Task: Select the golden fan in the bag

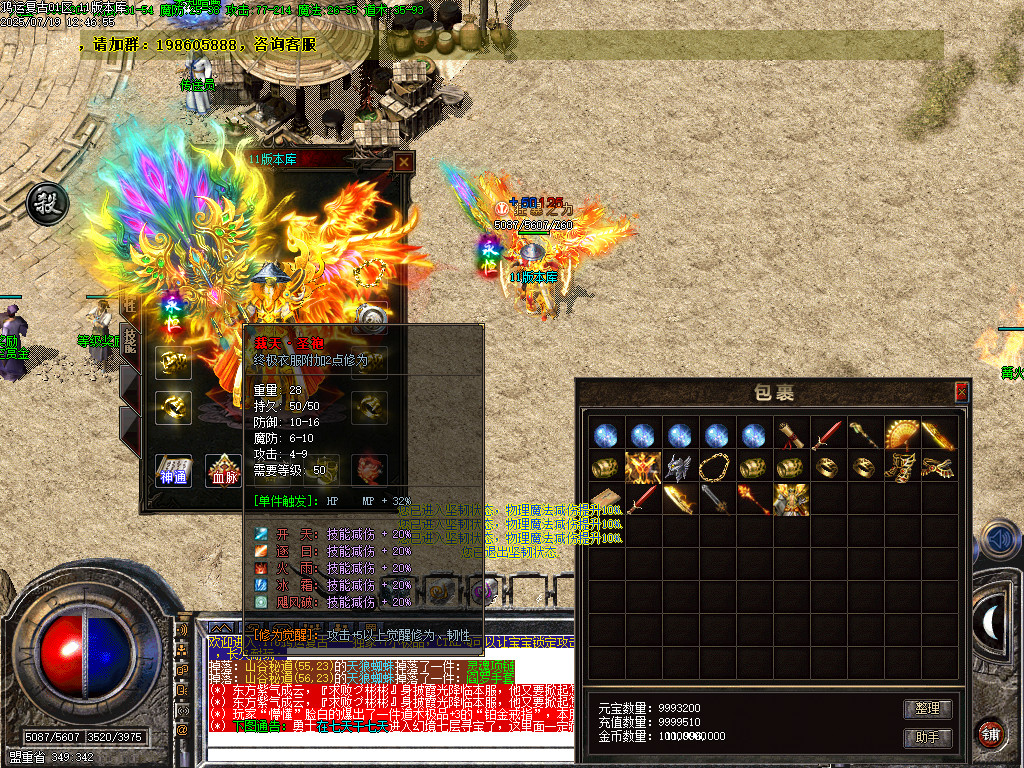Action: 902,434
